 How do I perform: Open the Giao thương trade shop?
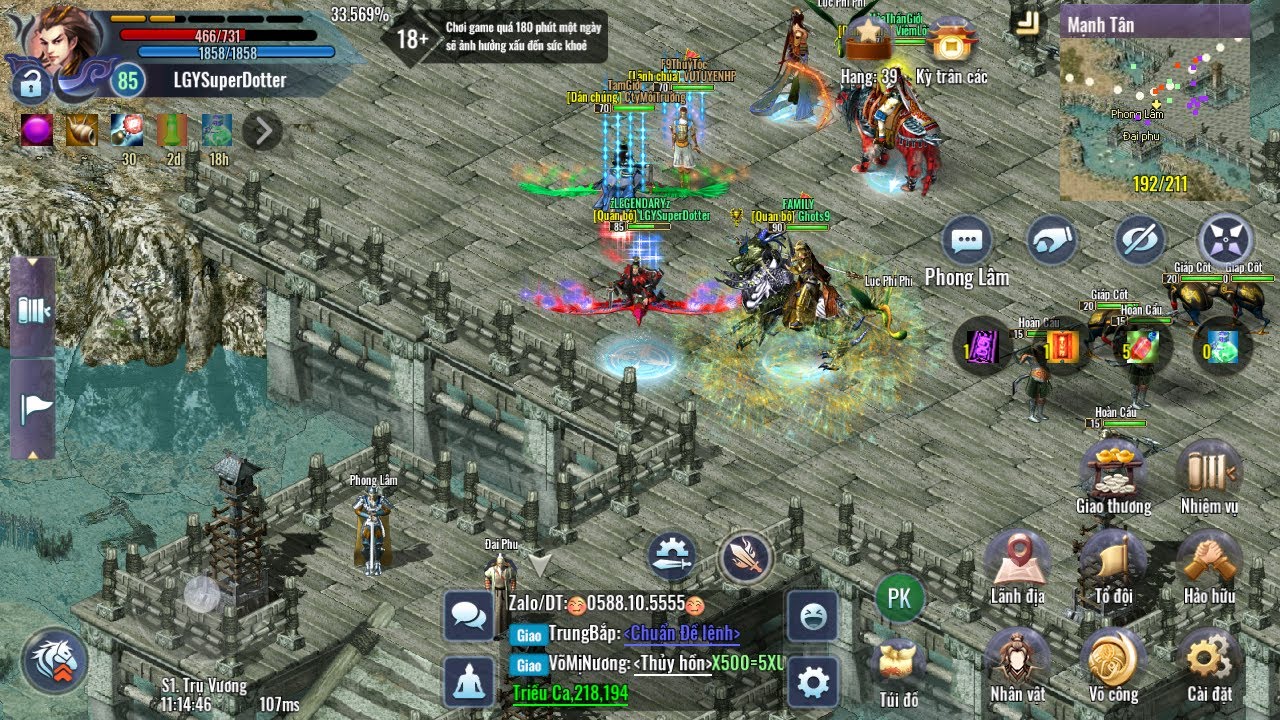(1112, 471)
